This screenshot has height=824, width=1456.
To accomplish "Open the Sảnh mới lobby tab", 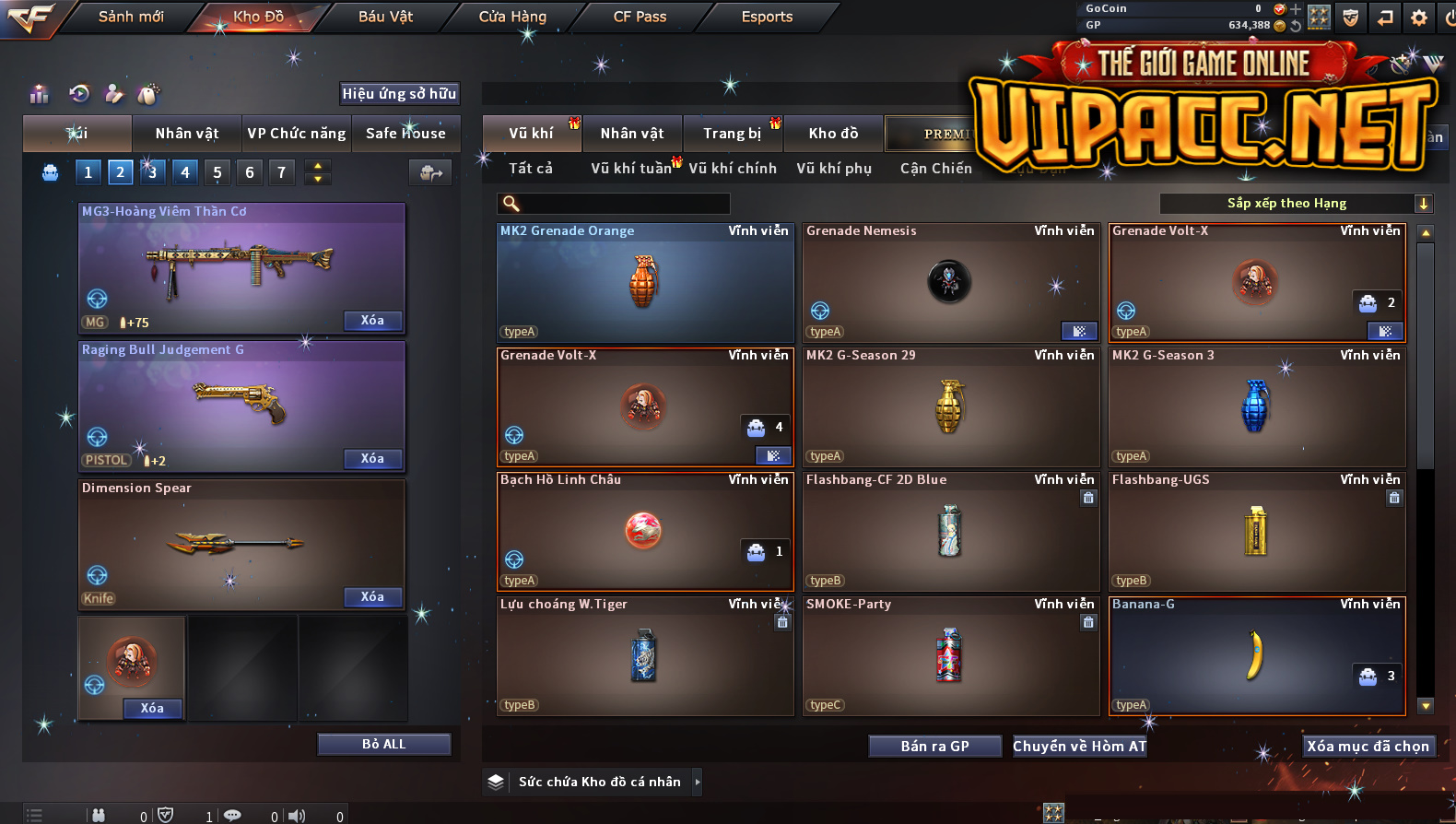I will 131,17.
